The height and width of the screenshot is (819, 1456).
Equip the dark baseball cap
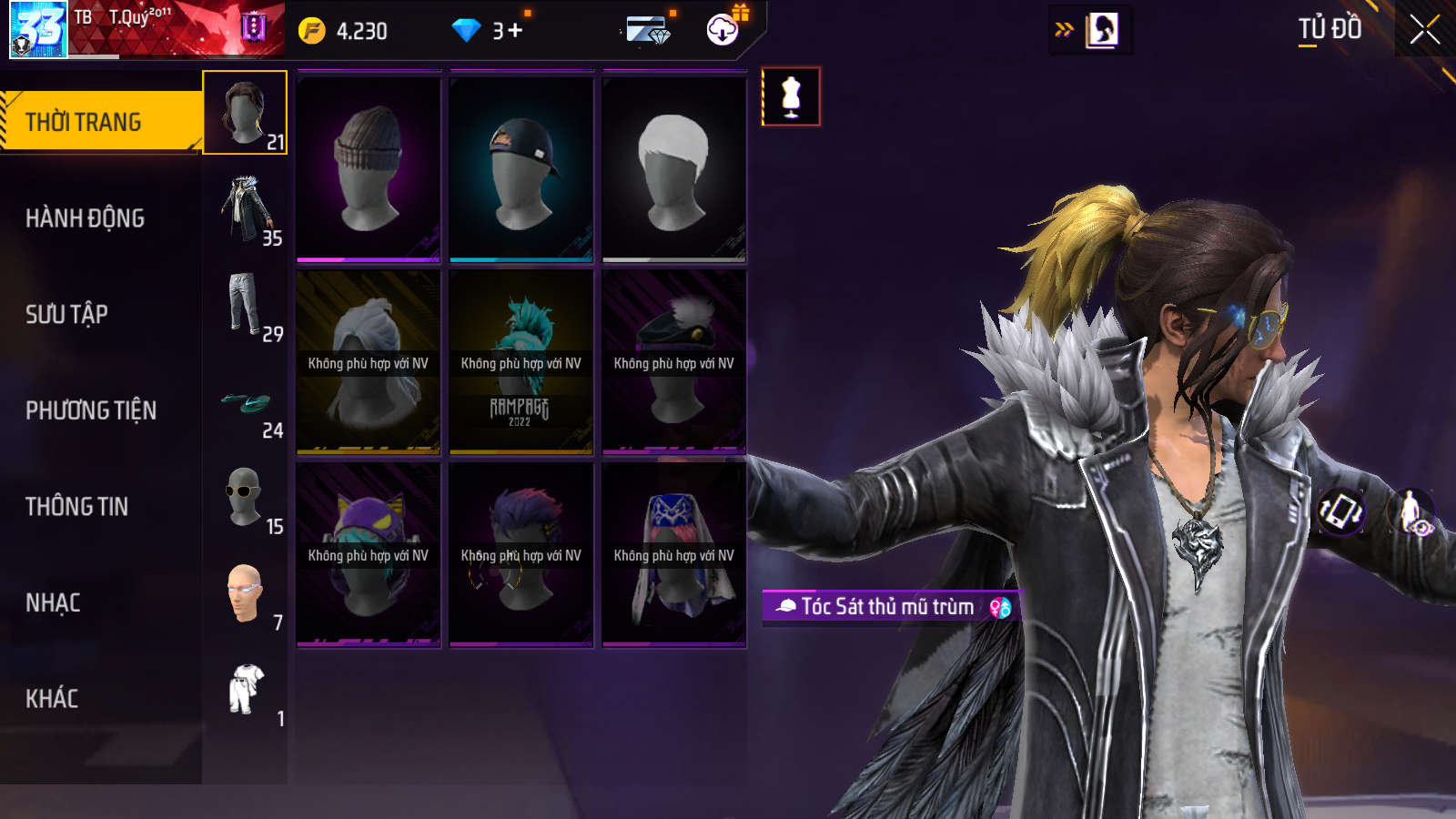point(521,169)
